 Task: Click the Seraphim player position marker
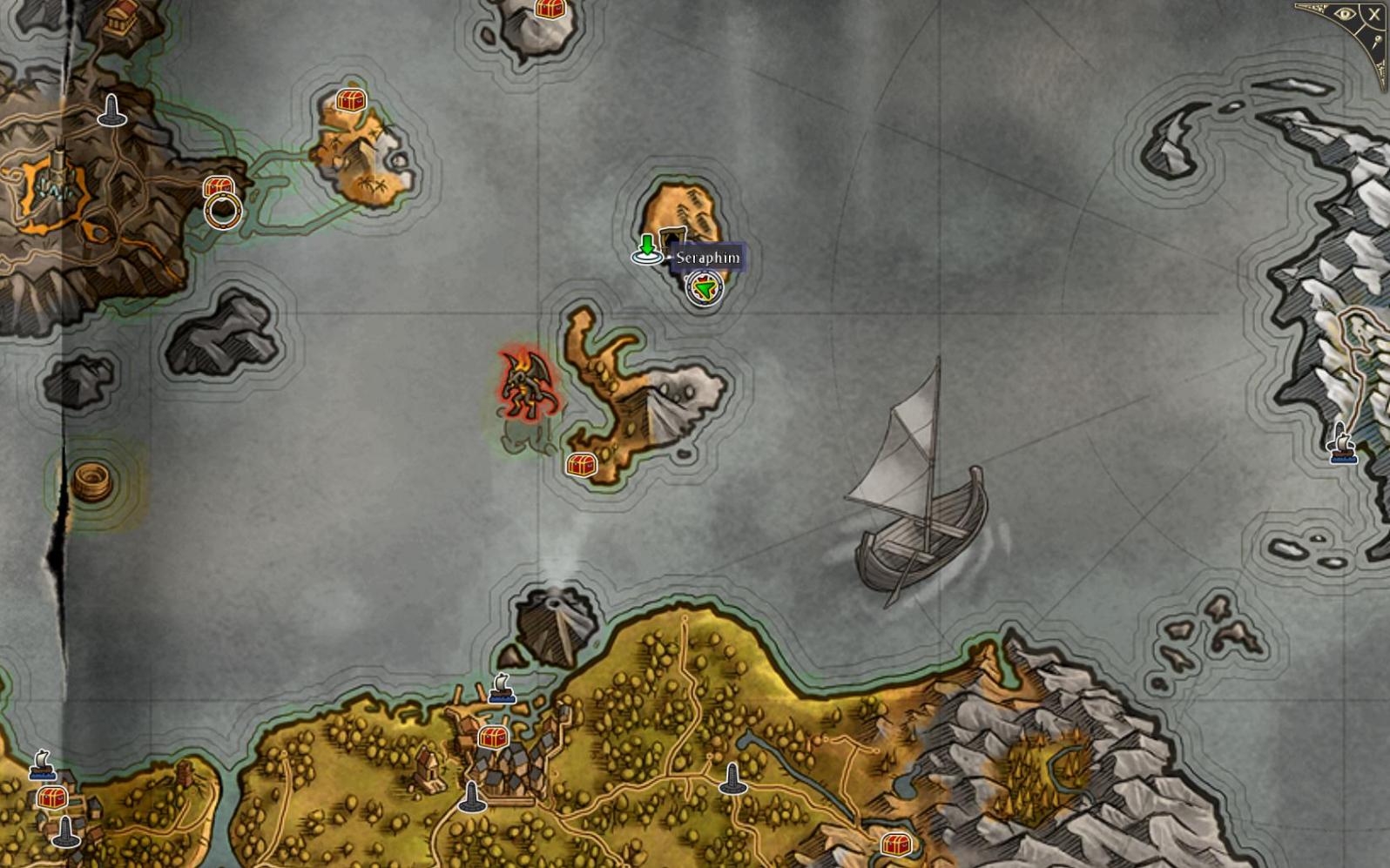tap(704, 288)
